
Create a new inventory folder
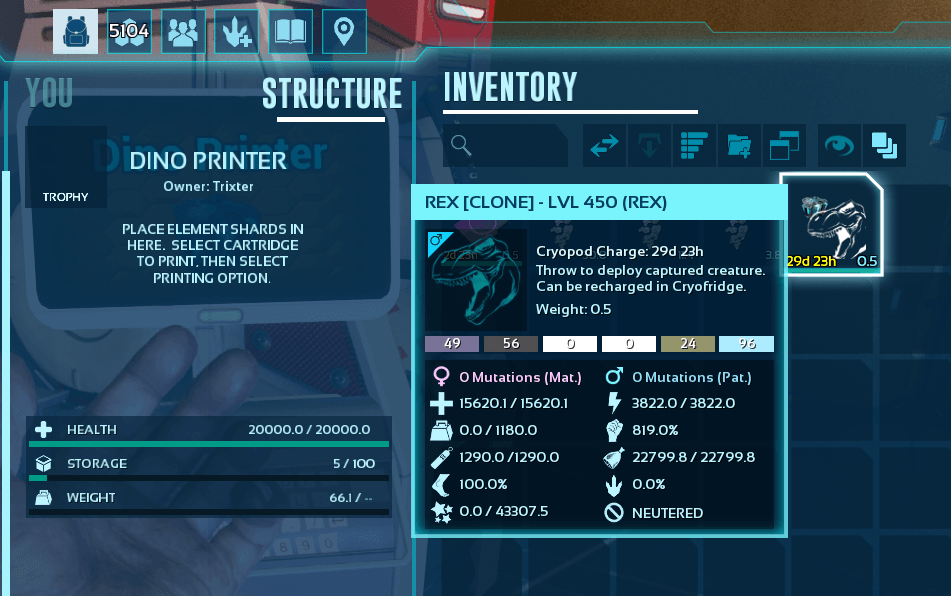coord(739,146)
